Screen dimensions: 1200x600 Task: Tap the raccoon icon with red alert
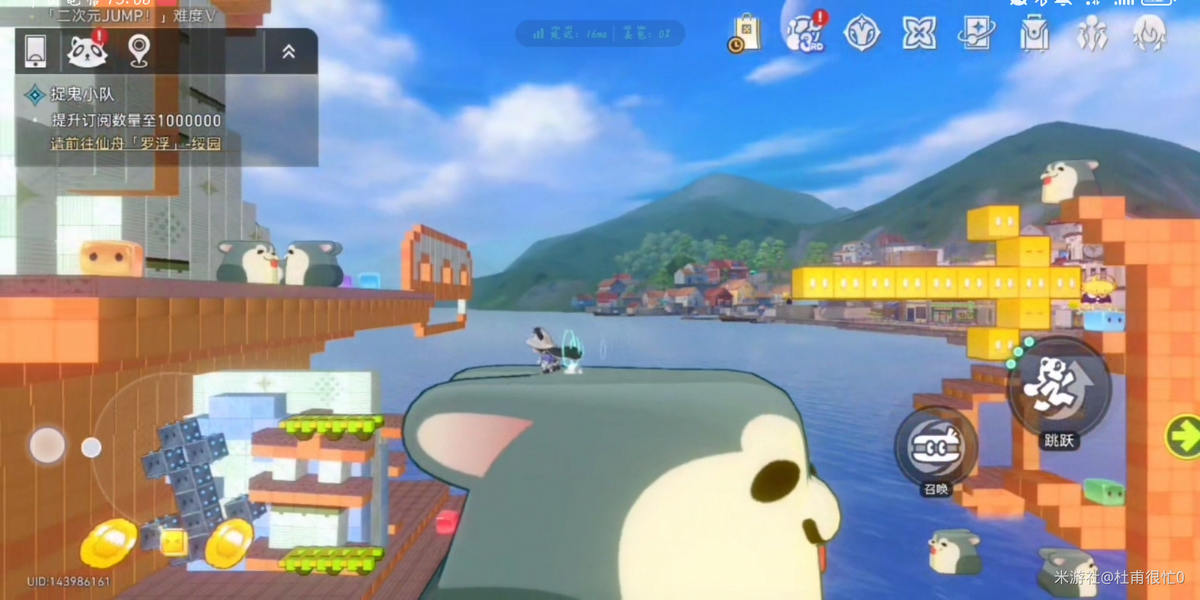pos(87,51)
